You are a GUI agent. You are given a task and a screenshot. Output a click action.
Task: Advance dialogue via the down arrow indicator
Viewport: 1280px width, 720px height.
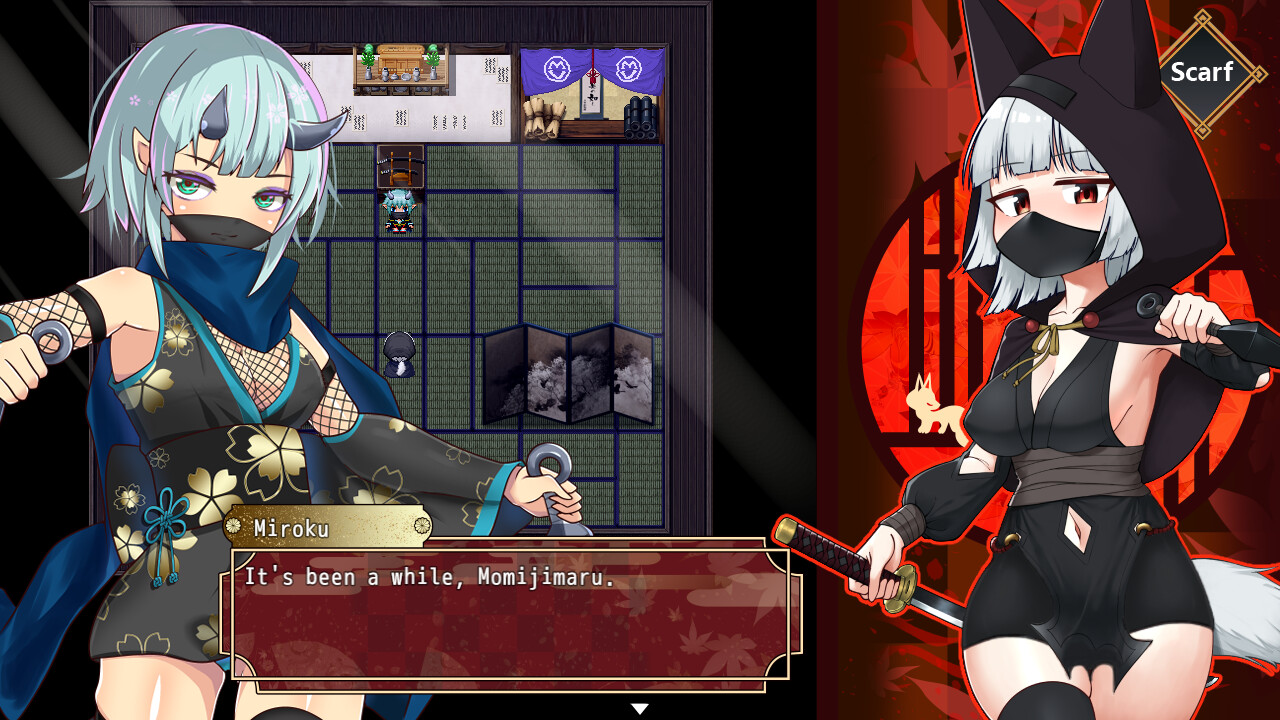click(x=638, y=706)
